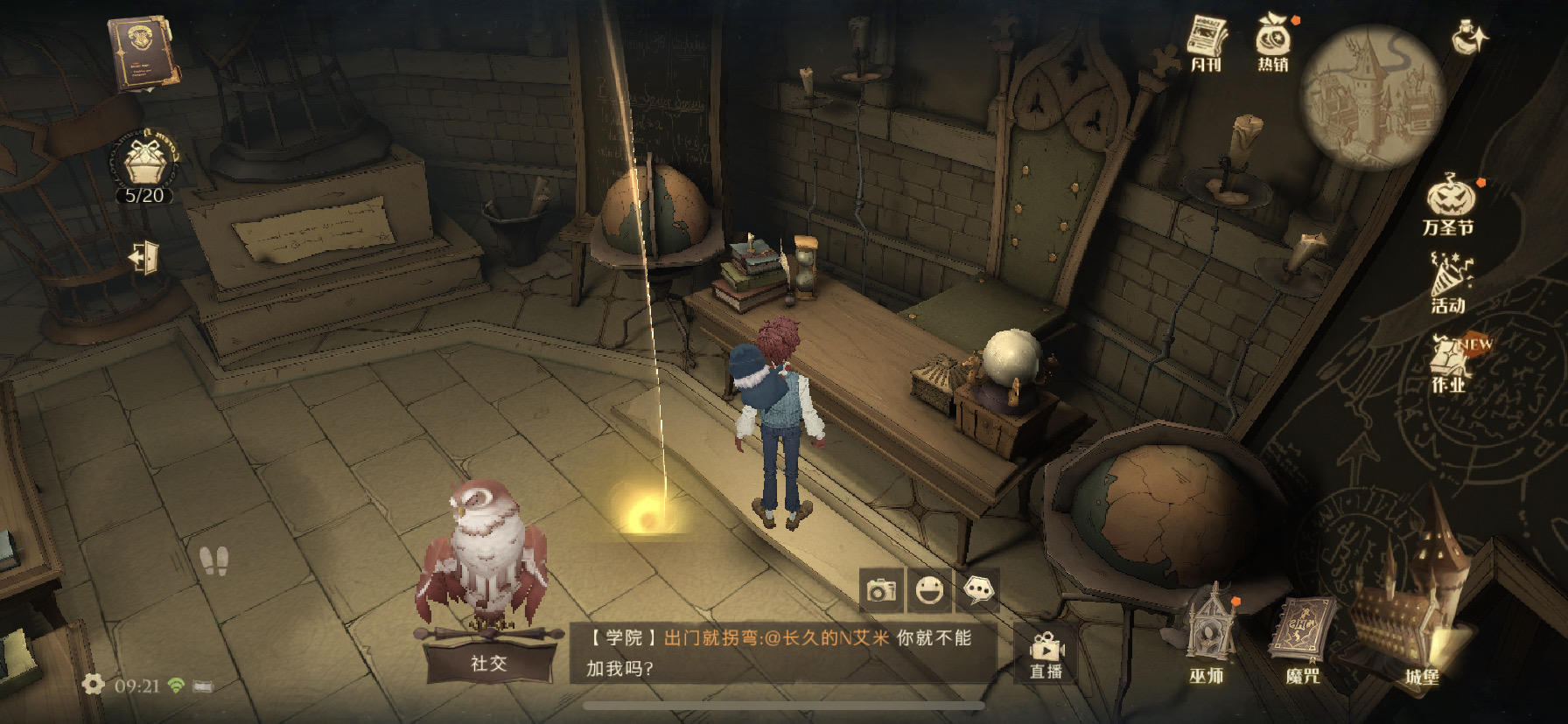Tap the potion flask sparkle icon
This screenshot has width=1568, height=724.
pos(1468,38)
